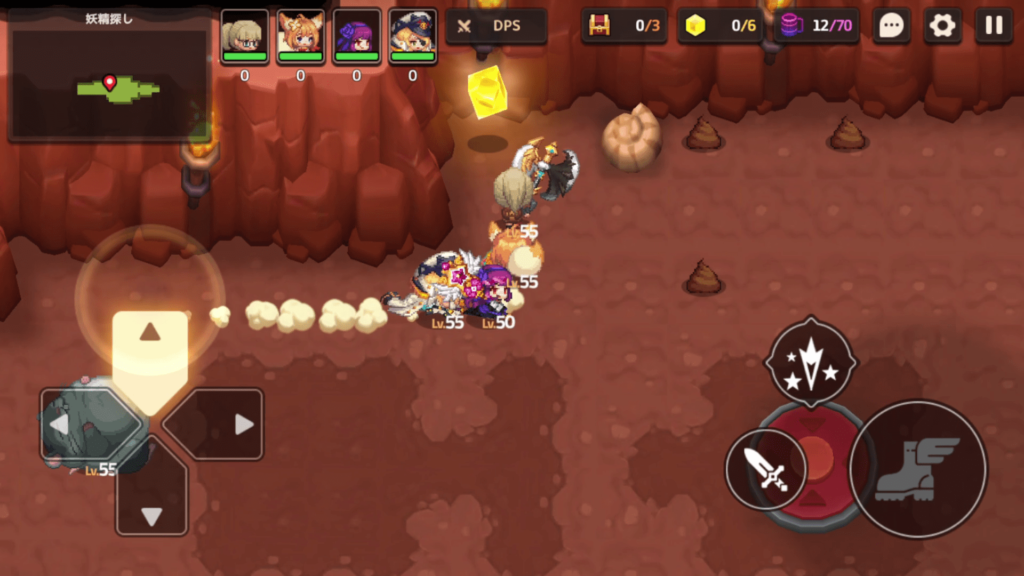The width and height of the screenshot is (1024, 576).
Task: Open the gear settings menu
Action: pos(942,26)
